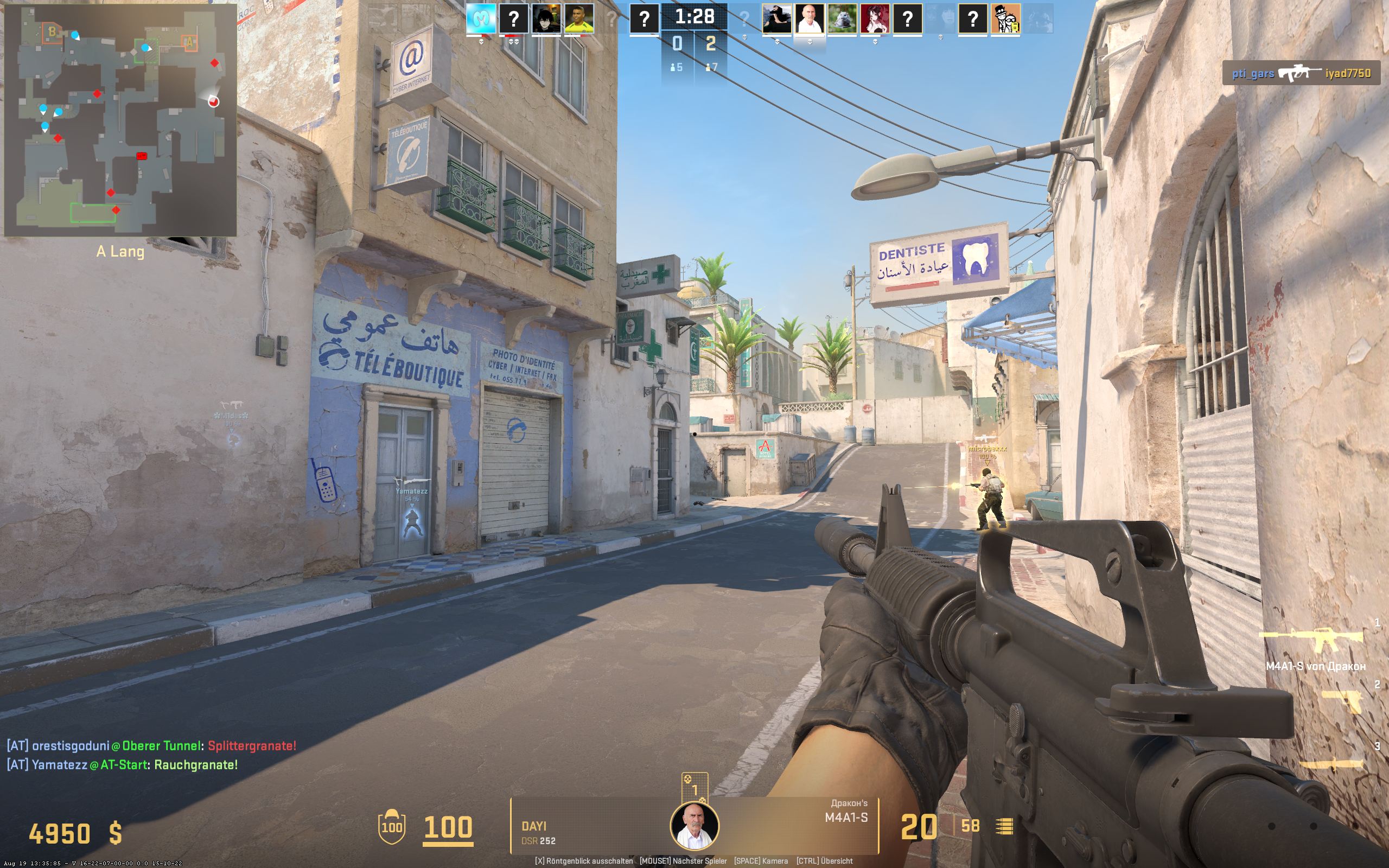
Task: Choose the knife weapon slot
Action: 1331,763
